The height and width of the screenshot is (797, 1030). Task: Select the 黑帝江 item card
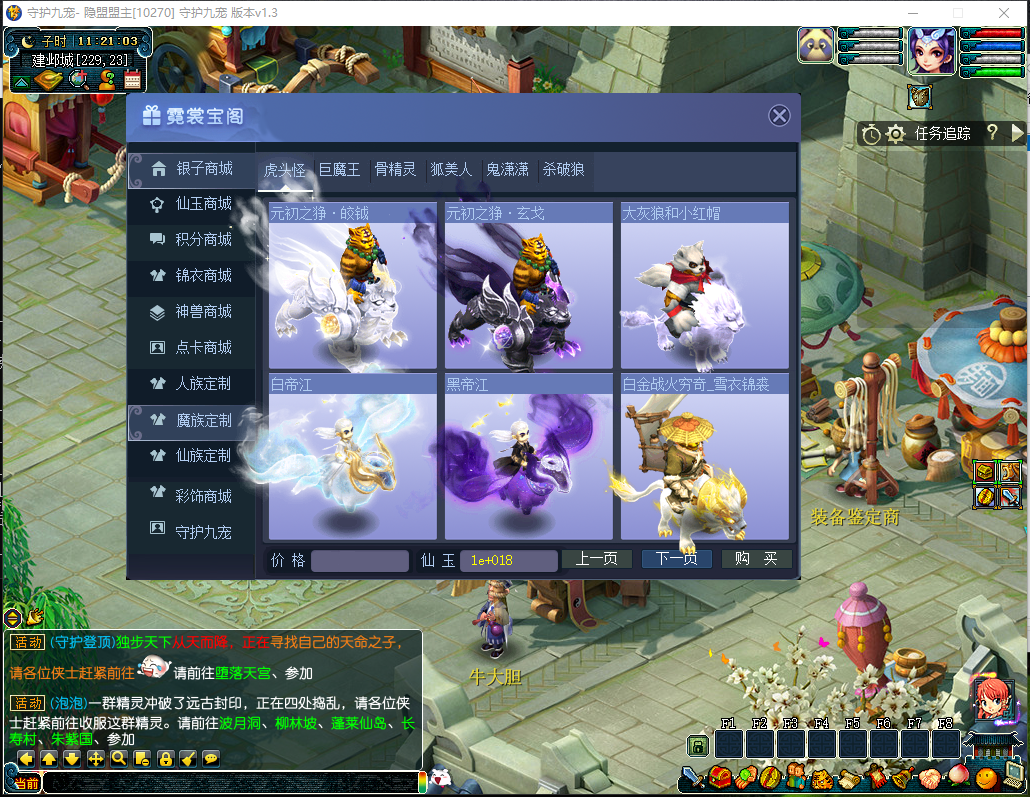(529, 457)
